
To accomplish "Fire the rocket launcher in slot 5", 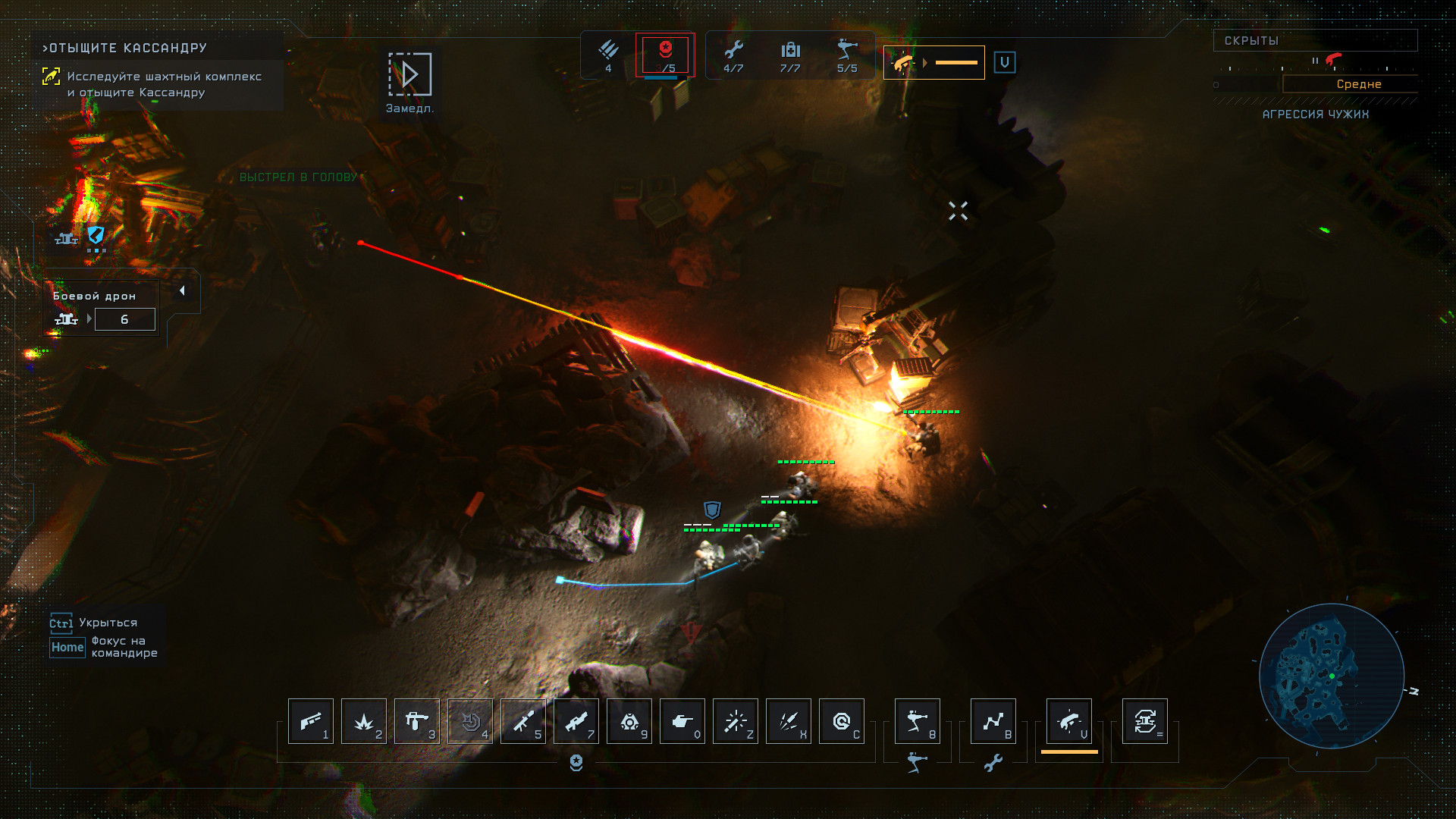I will [x=523, y=721].
